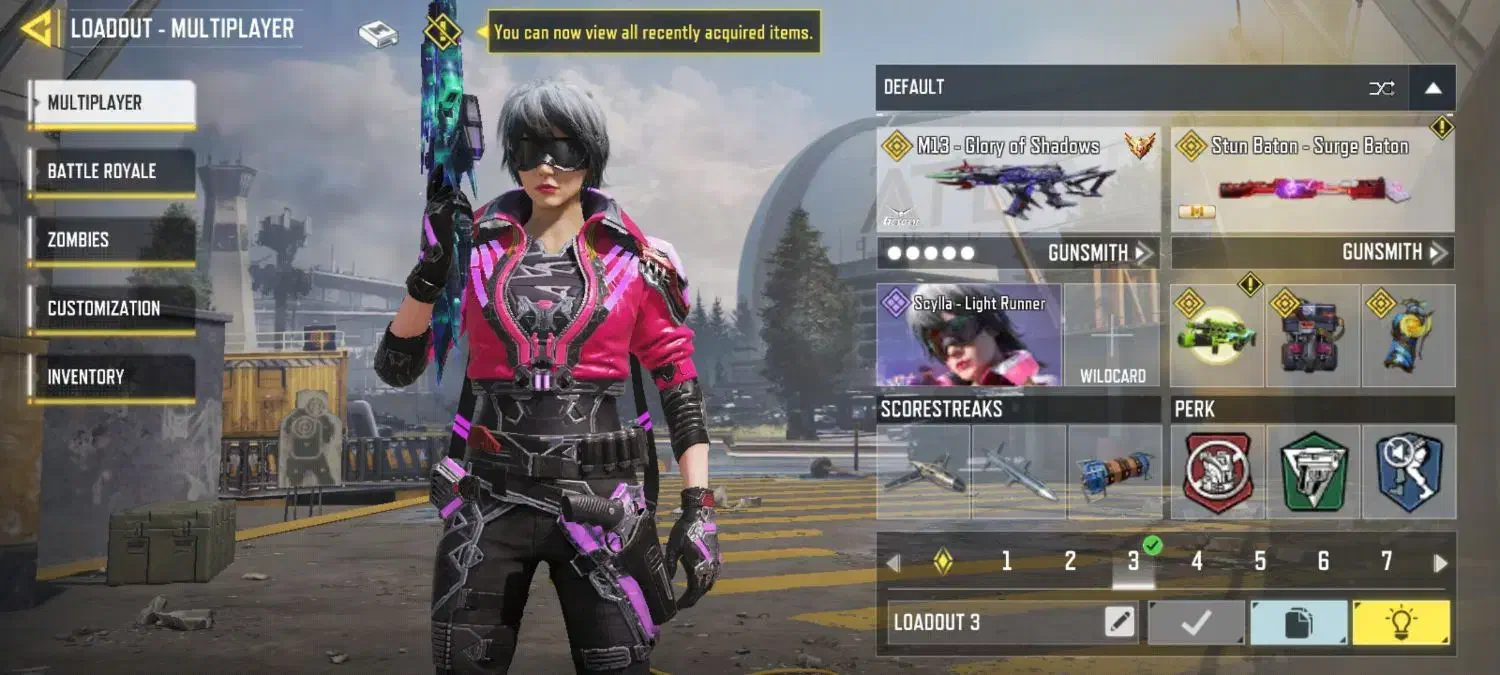Select the Customization tab

coord(111,308)
